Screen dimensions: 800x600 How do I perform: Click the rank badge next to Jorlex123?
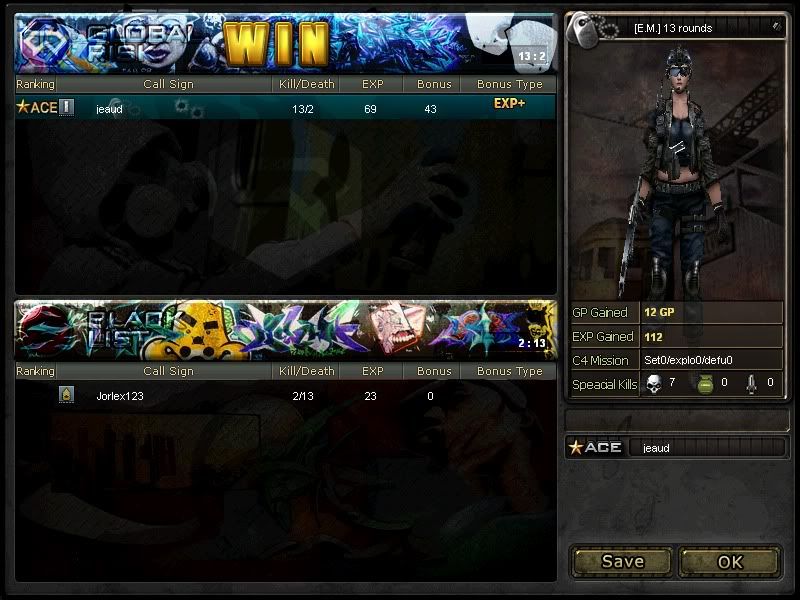pyautogui.click(x=66, y=396)
